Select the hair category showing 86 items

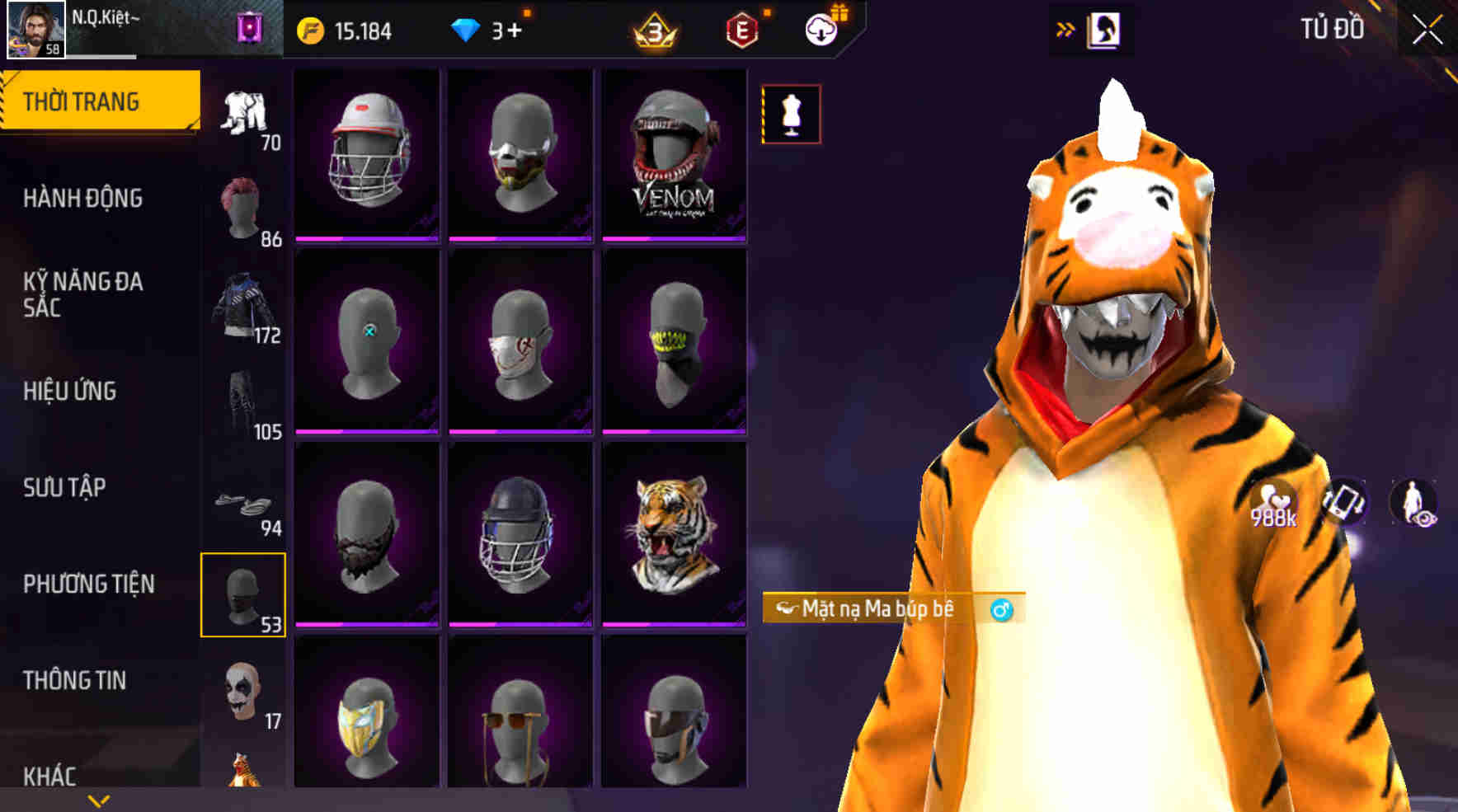243,206
